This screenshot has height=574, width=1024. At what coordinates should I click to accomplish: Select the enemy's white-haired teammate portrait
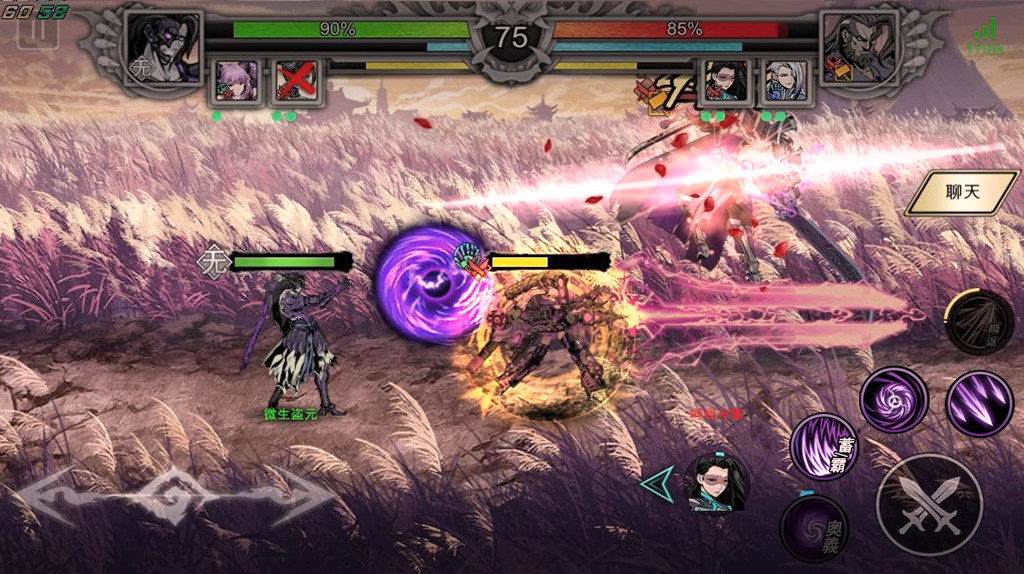784,81
